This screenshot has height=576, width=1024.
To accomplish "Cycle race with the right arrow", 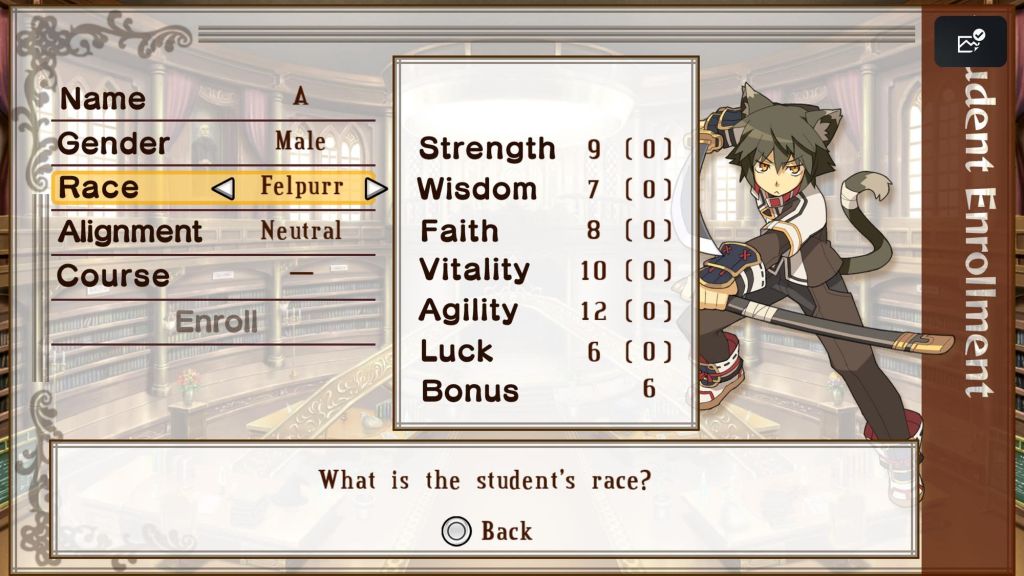I will coord(375,188).
